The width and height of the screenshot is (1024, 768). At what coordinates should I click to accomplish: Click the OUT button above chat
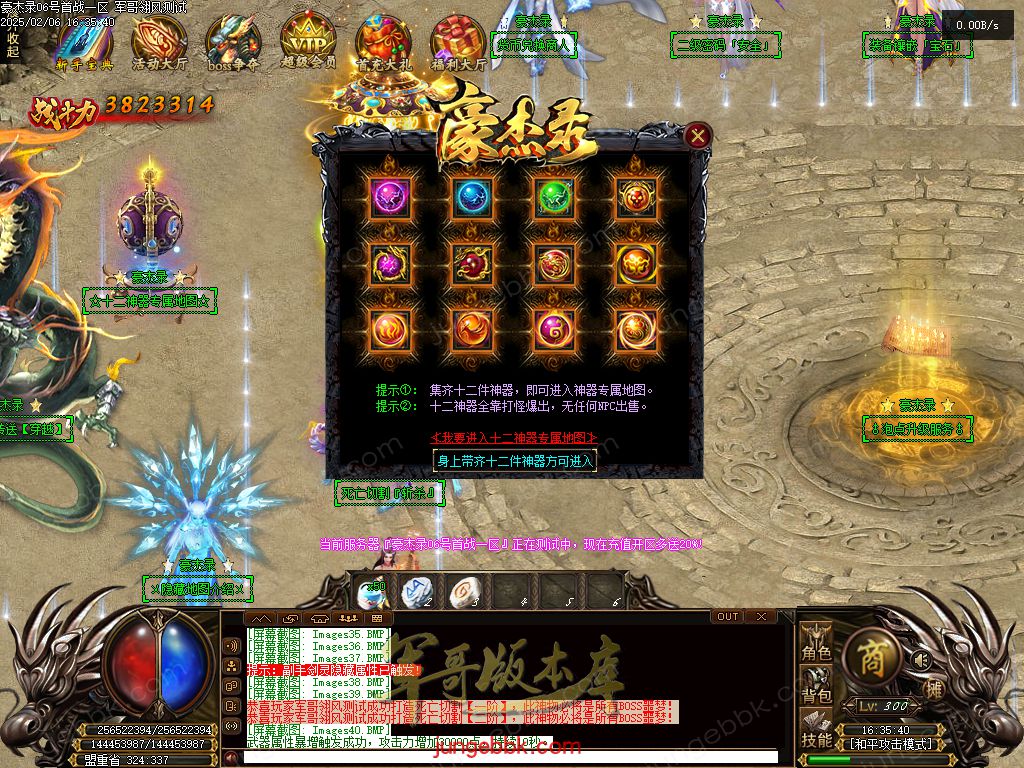pos(728,616)
